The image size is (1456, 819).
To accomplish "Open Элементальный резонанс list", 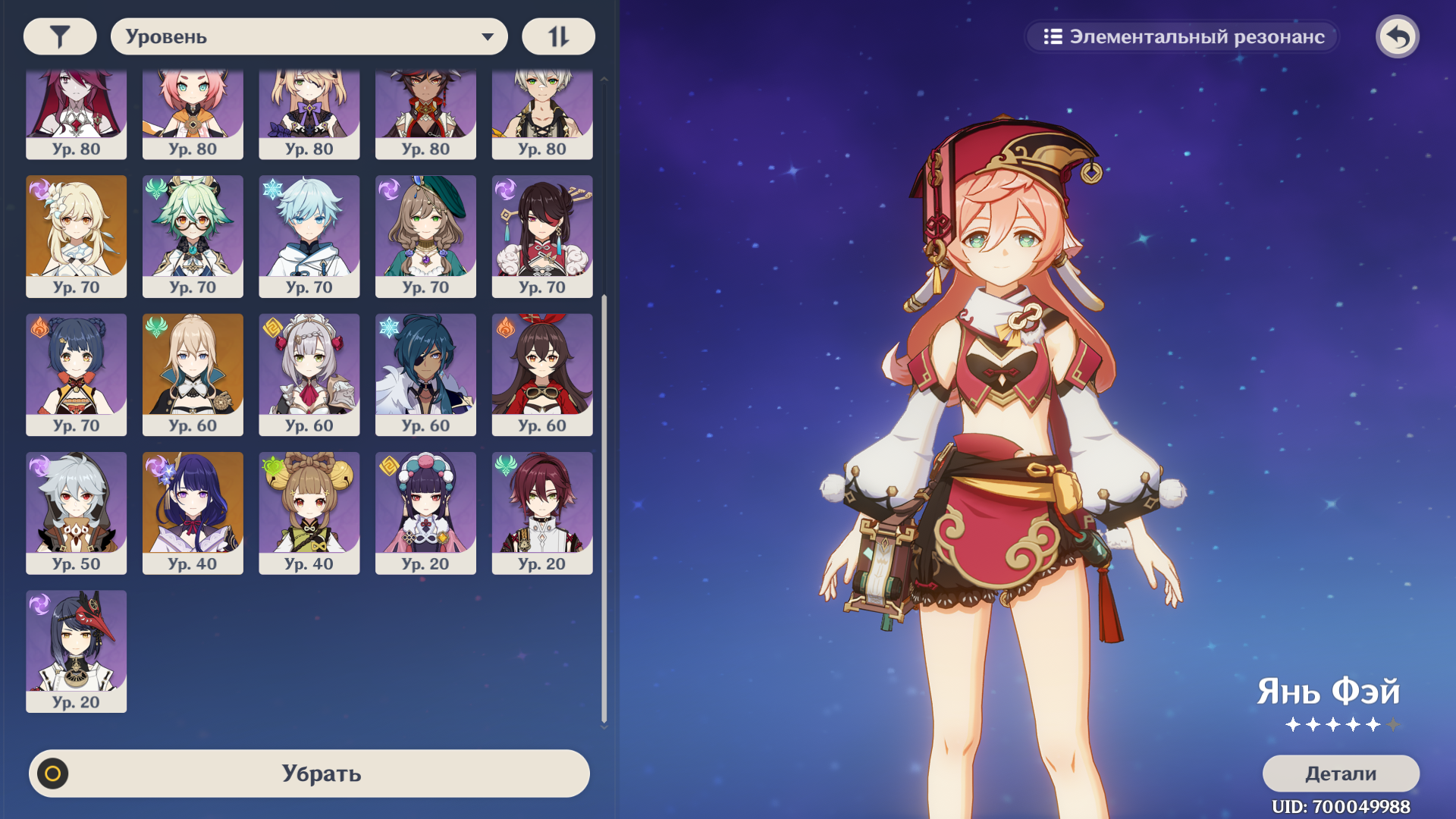I will [1183, 36].
